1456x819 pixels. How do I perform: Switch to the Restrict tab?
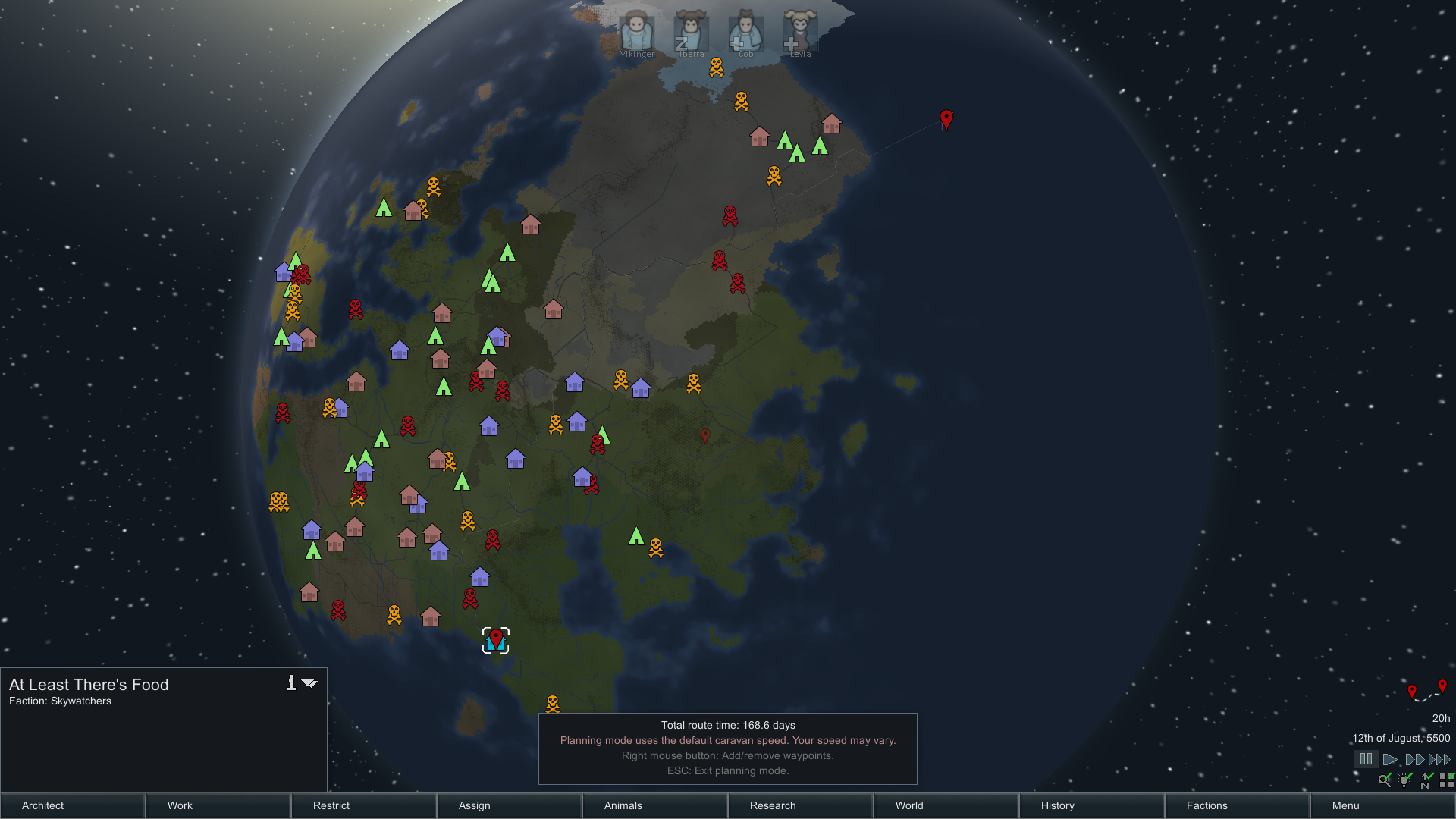coord(363,805)
